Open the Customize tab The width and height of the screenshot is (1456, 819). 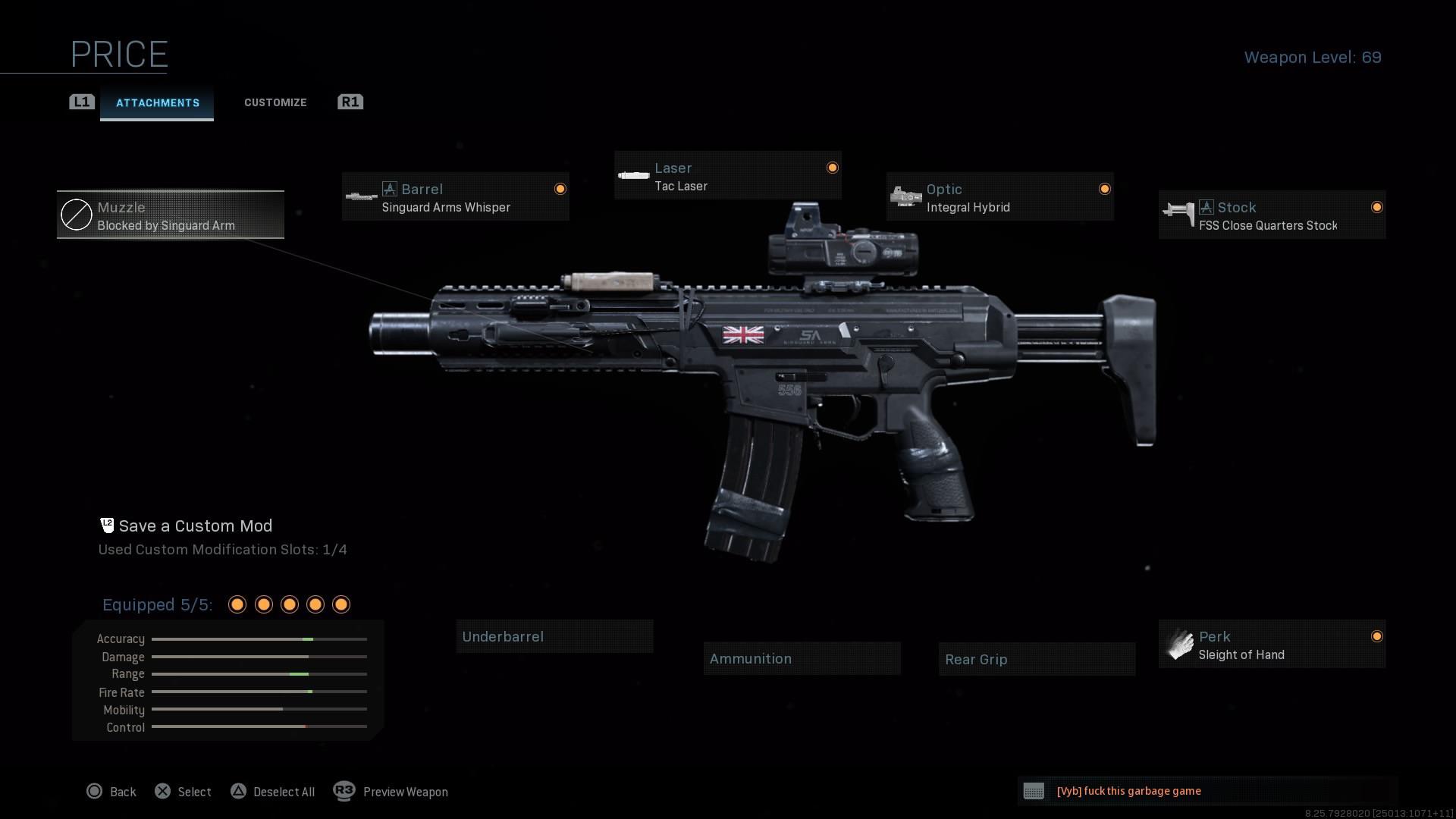[275, 102]
